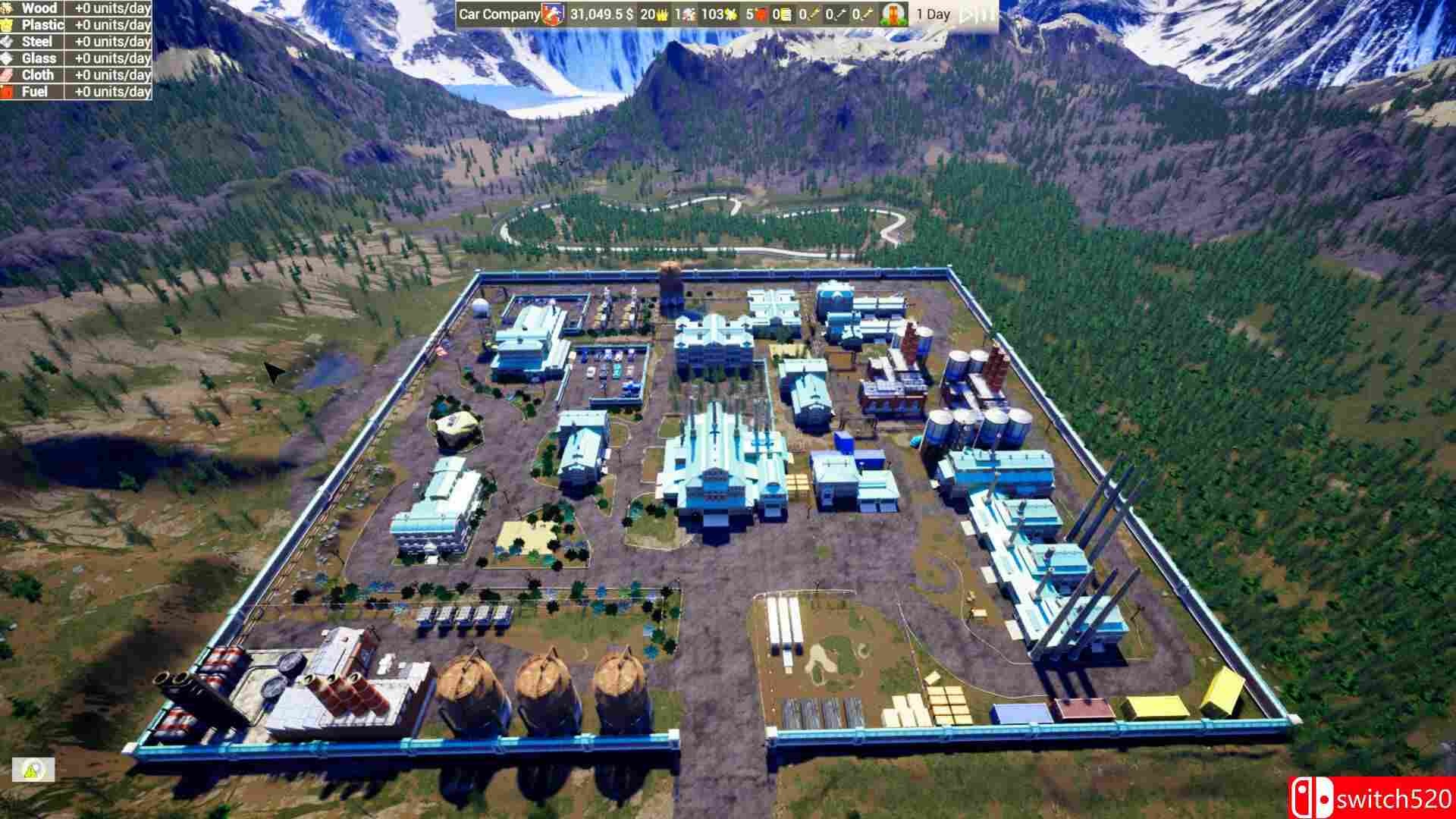The image size is (1456, 819).
Task: Select the Cloth resource icon
Action: pyautogui.click(x=7, y=75)
